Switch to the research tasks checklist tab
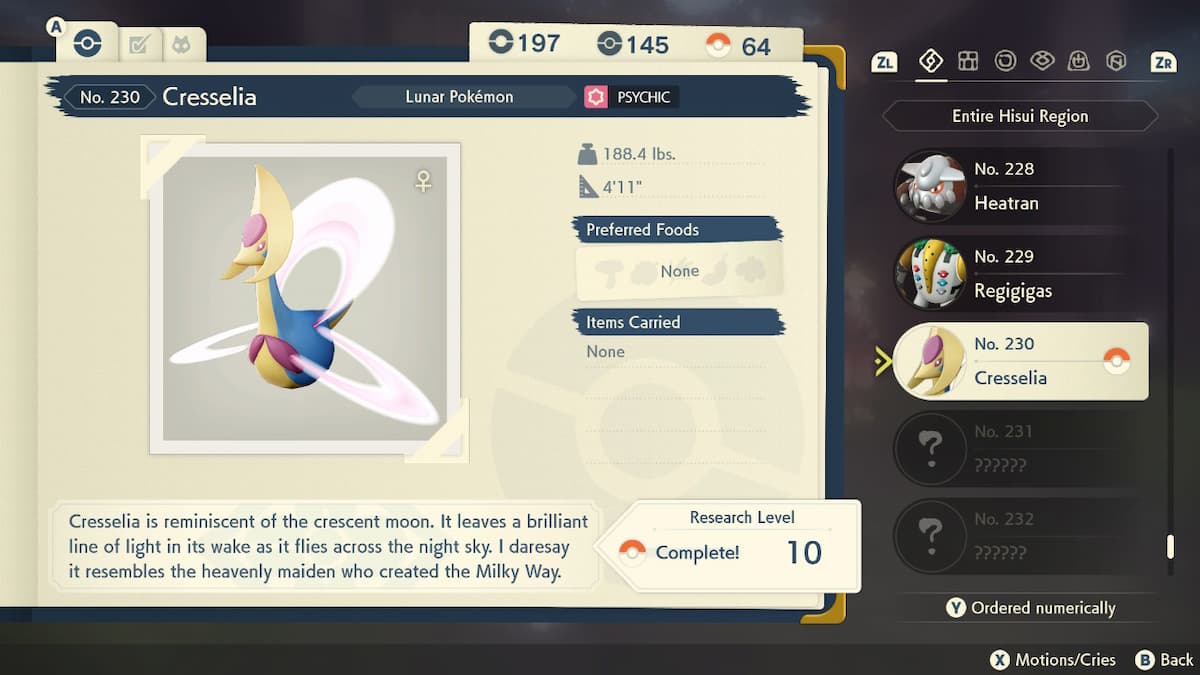Screen dimensions: 1200x675 pyautogui.click(x=139, y=45)
